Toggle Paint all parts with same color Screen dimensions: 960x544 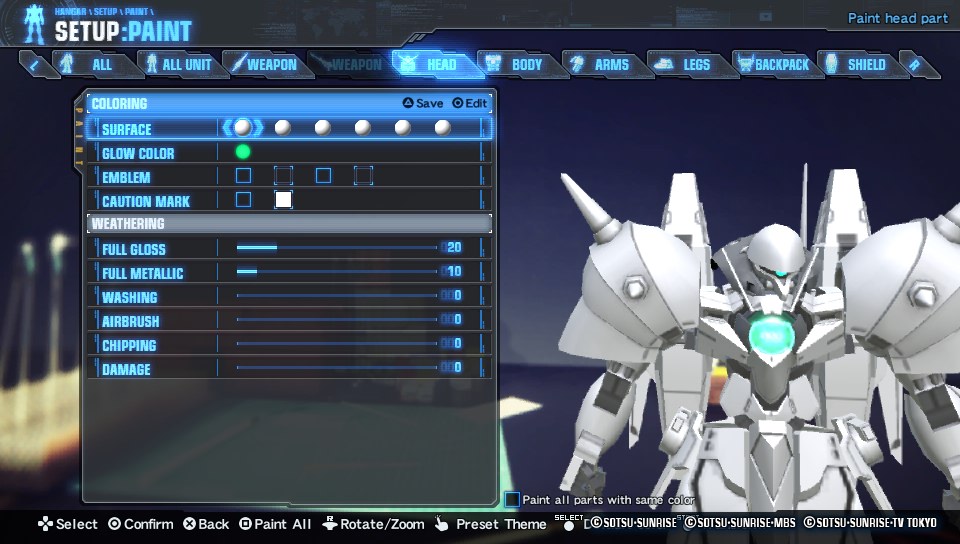(512, 499)
